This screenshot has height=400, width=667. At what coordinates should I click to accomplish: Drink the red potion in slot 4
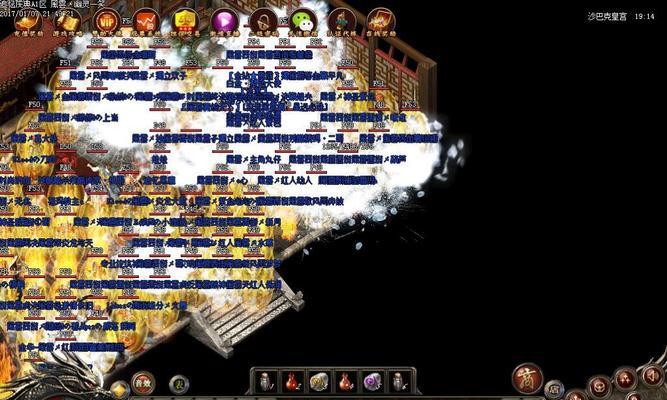345,381
